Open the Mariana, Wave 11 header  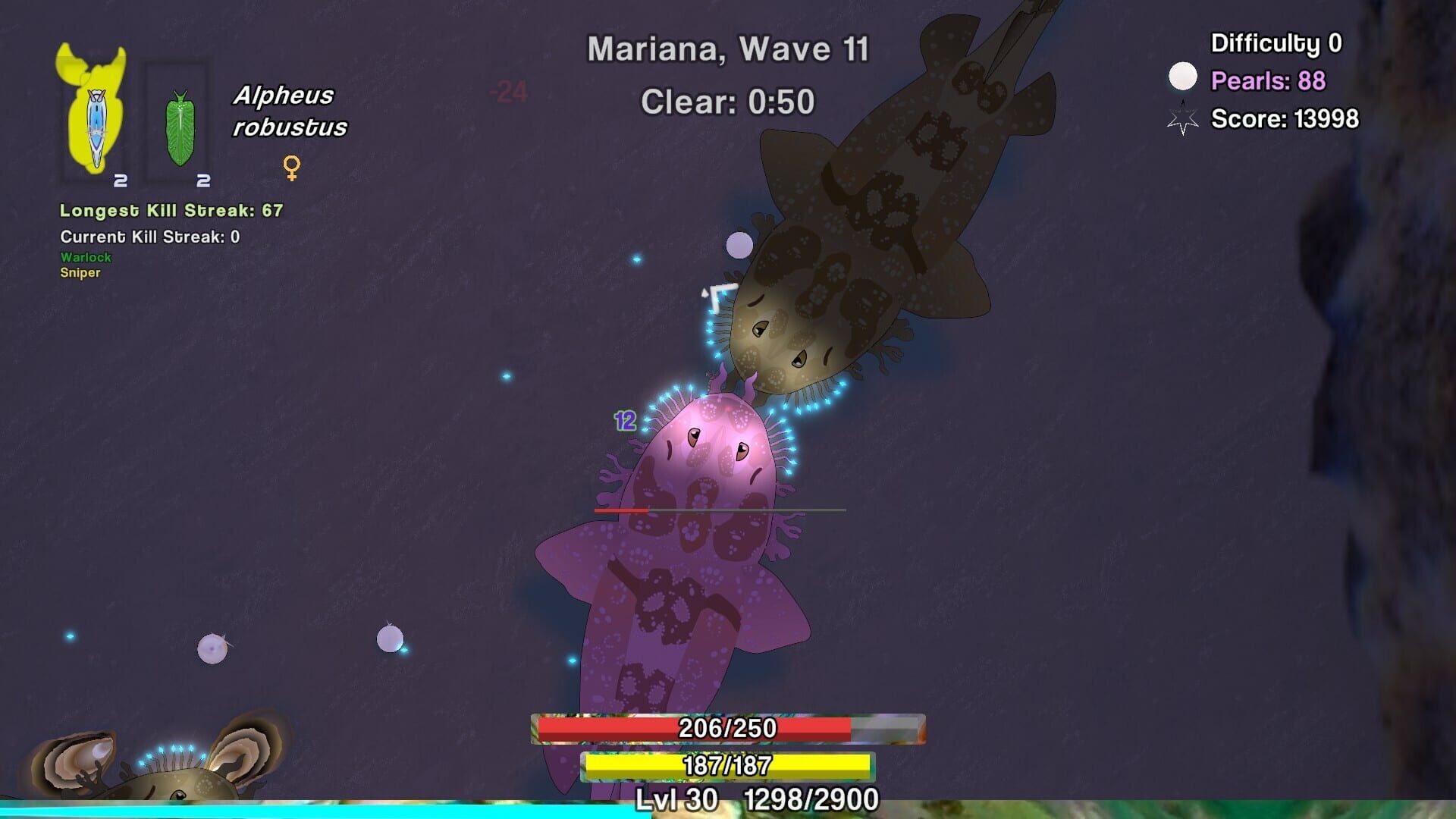tap(727, 49)
